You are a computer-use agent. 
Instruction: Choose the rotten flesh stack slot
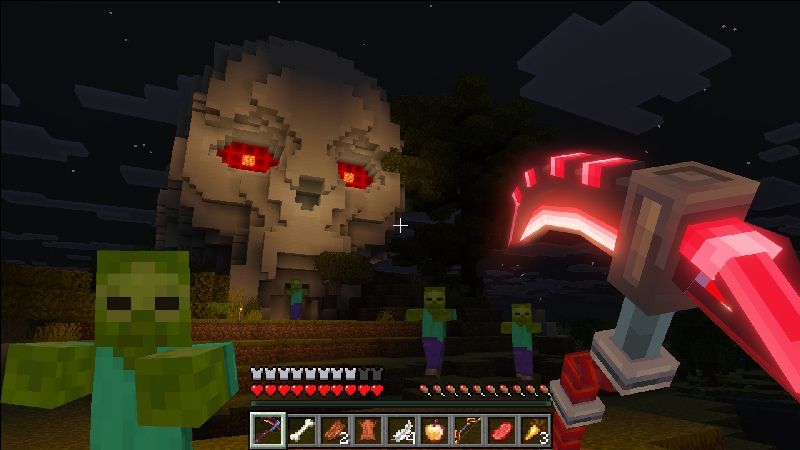click(x=335, y=430)
